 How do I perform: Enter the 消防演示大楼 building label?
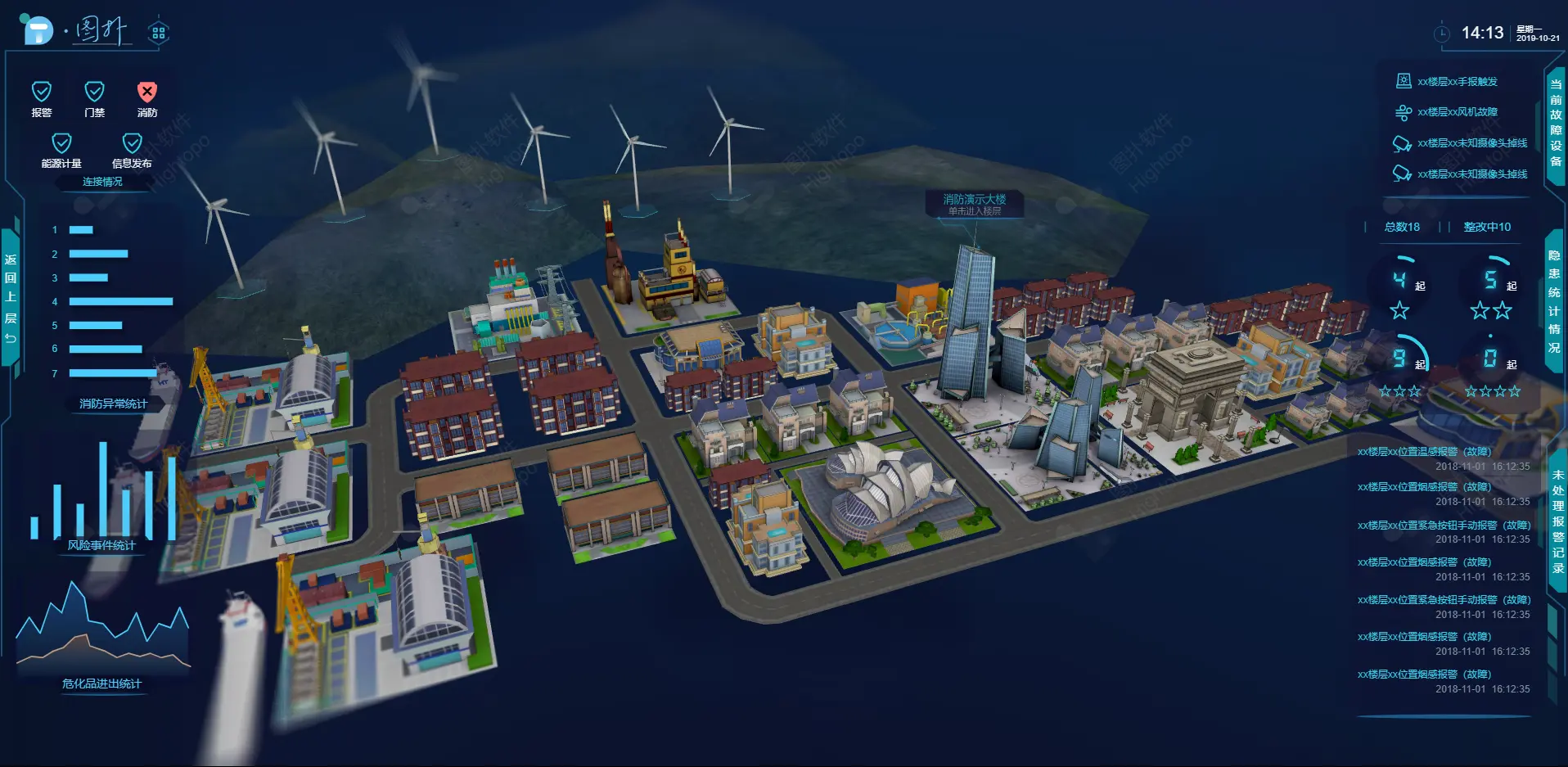[974, 204]
